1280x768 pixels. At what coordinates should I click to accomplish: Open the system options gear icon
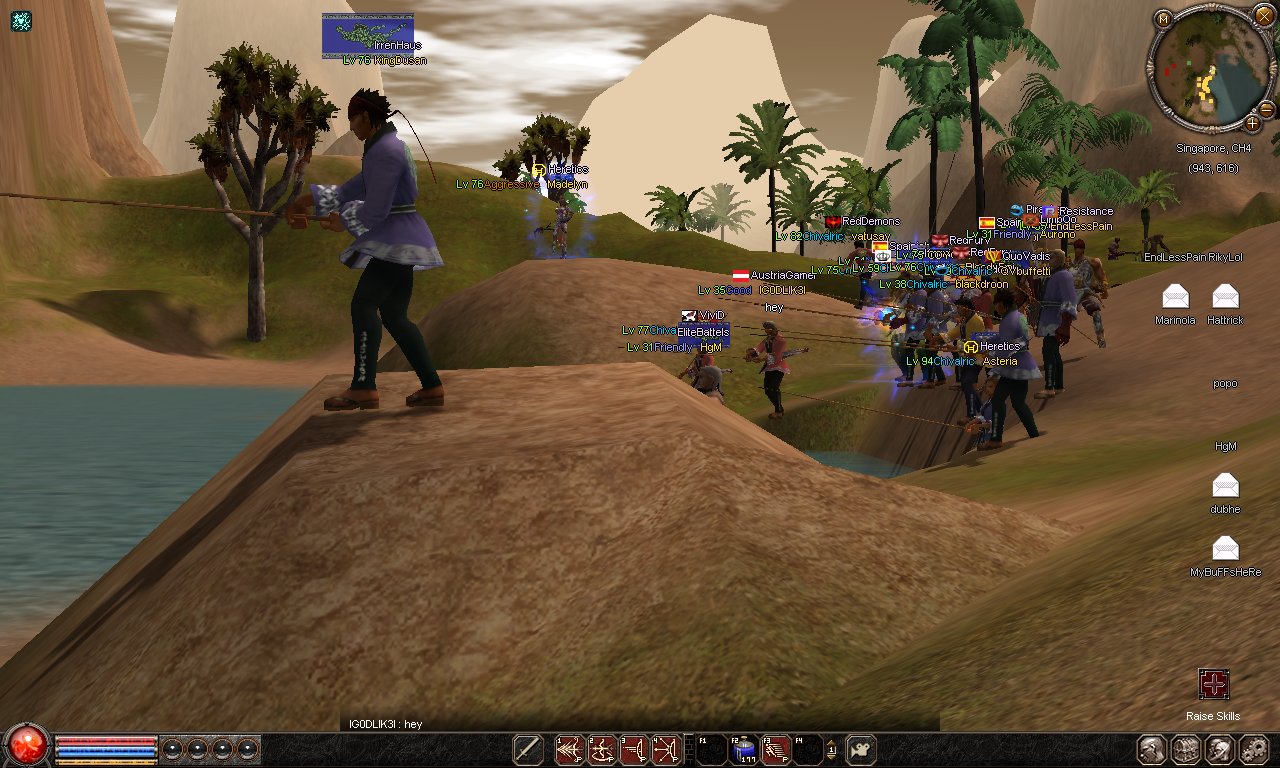pyautogui.click(x=1254, y=749)
